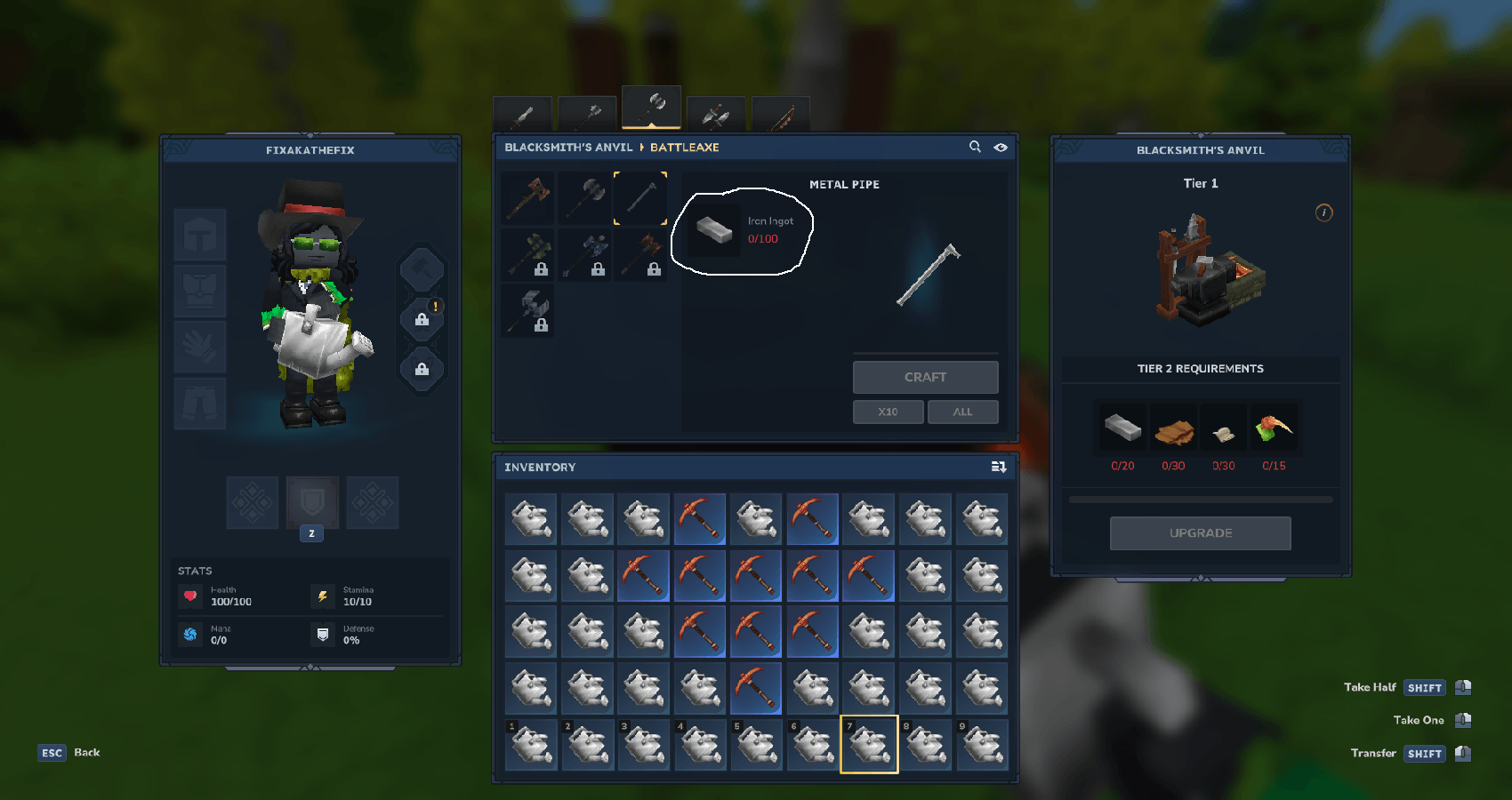
Task: Select the highlighted hotbar slot 7
Action: (869, 744)
